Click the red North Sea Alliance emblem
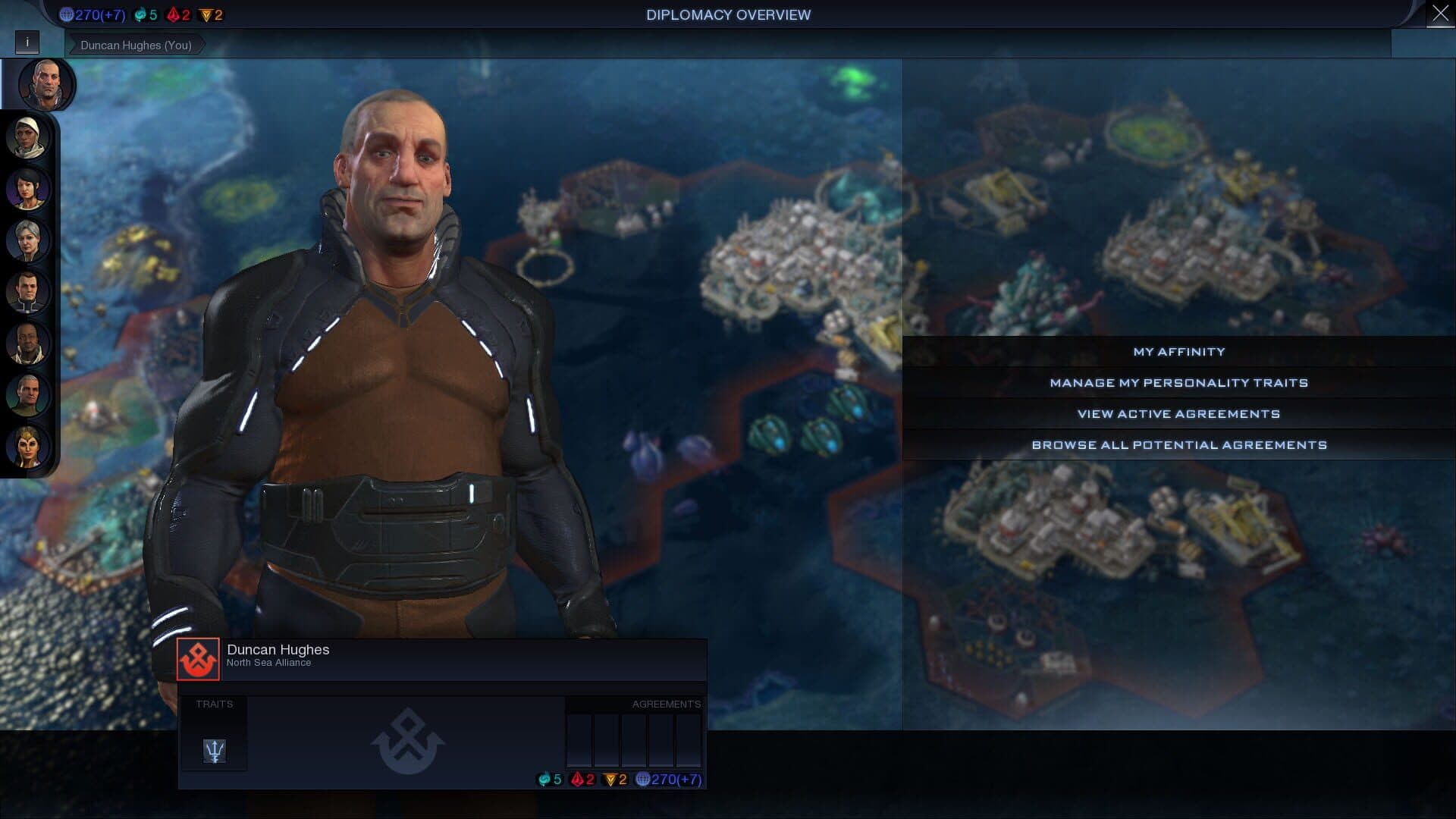 (198, 658)
